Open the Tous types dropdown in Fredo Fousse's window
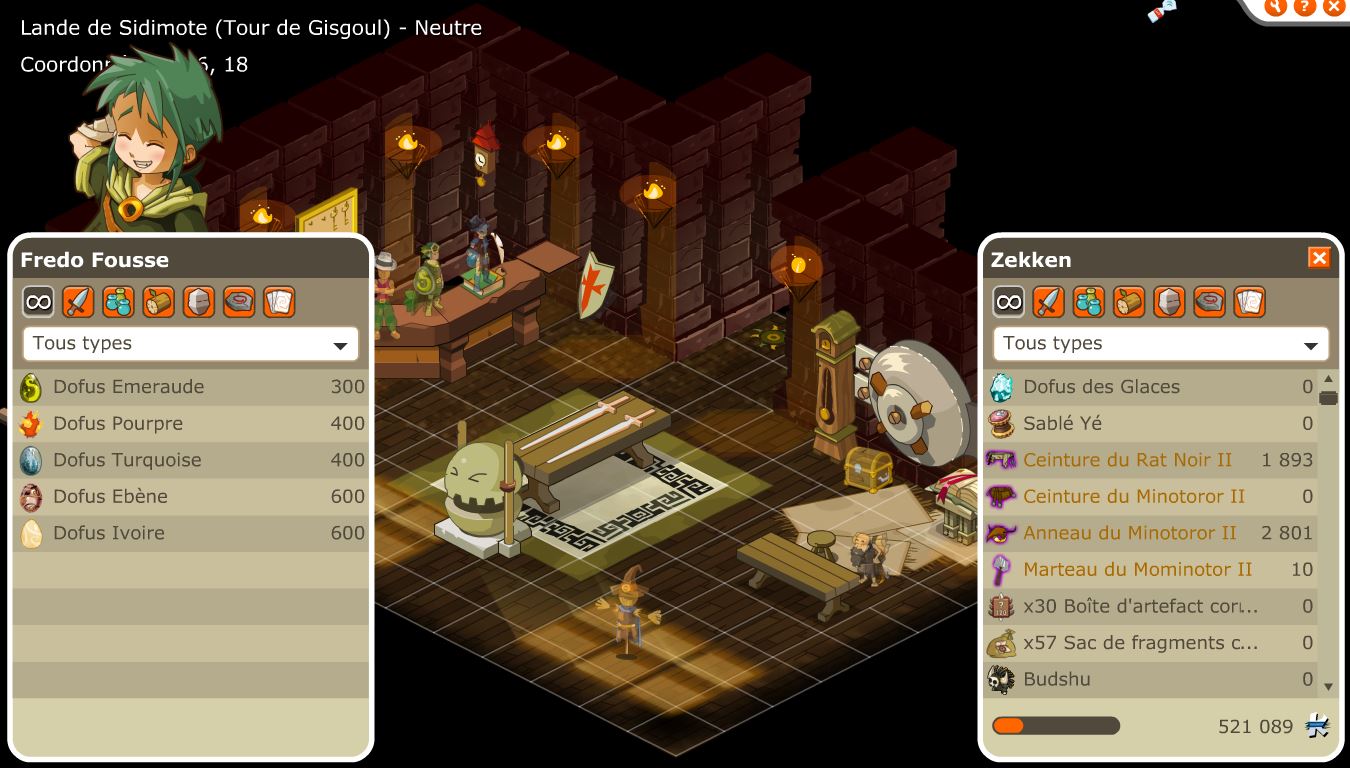1350x768 pixels. [190, 343]
